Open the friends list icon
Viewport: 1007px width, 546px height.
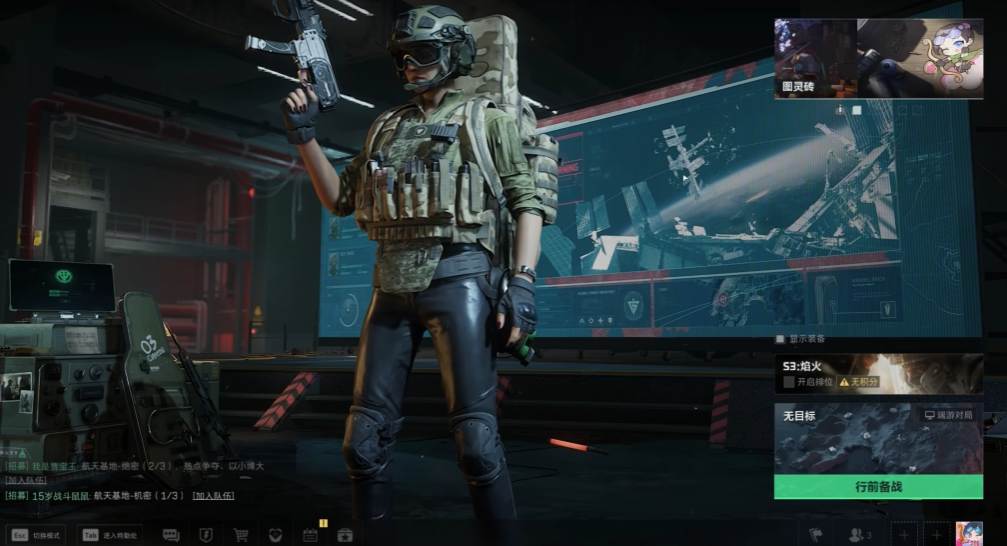click(x=859, y=535)
